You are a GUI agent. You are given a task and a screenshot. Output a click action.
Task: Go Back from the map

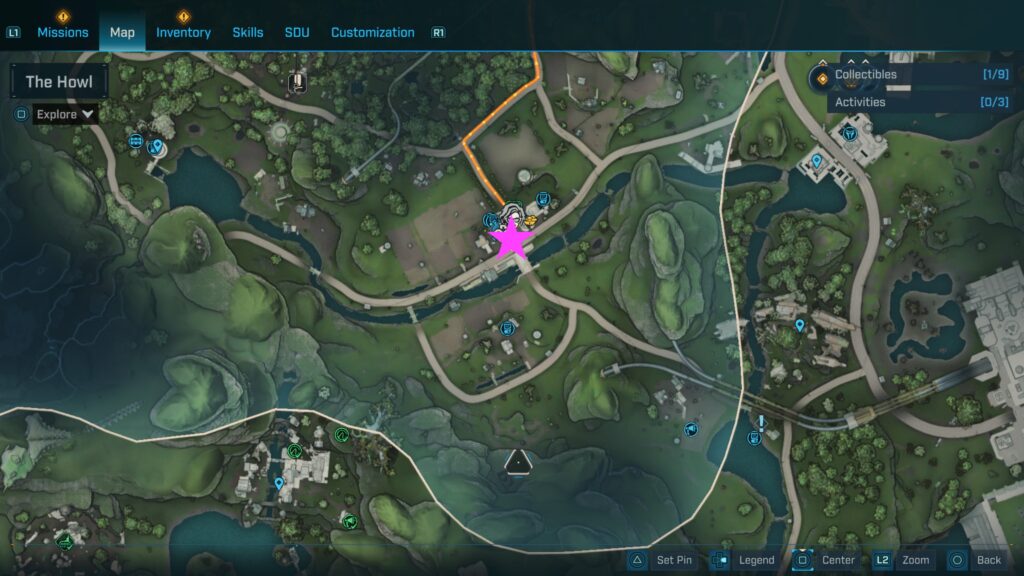point(976,560)
